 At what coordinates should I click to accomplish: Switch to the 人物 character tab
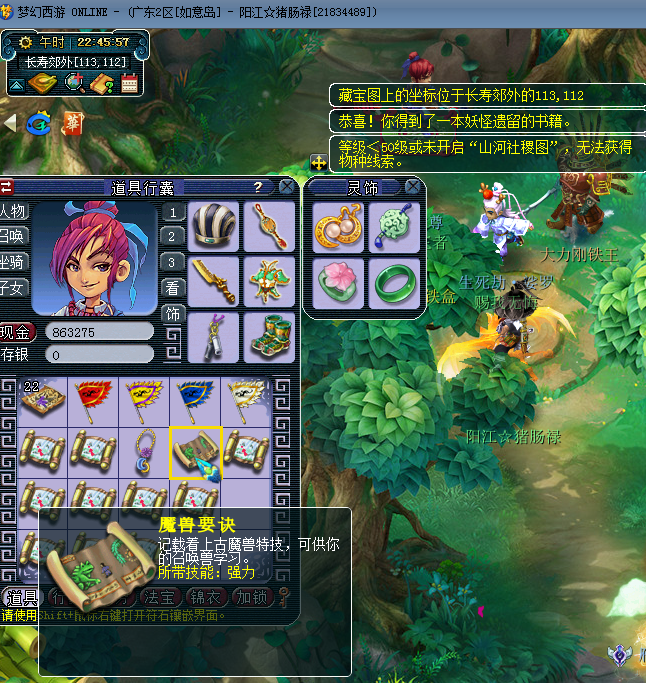(14, 212)
